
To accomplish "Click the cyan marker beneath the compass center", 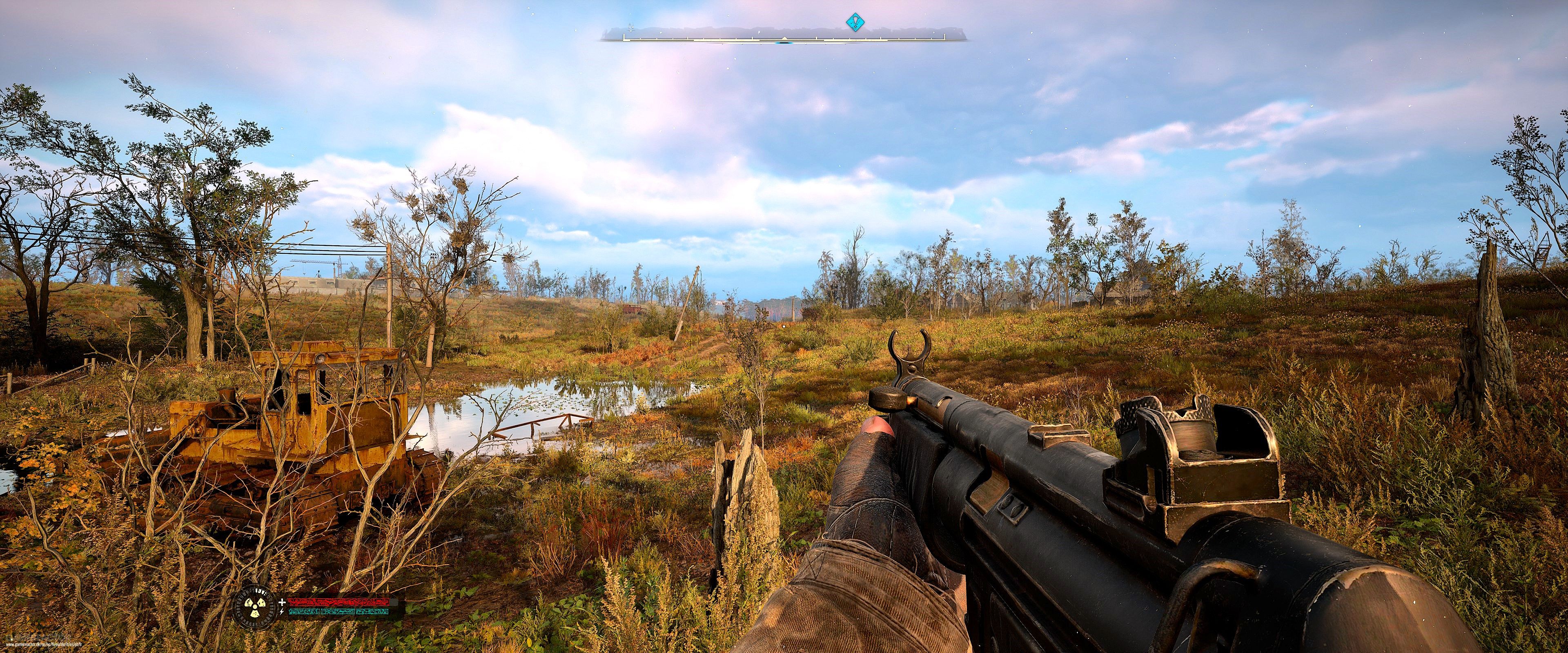I will (x=784, y=43).
